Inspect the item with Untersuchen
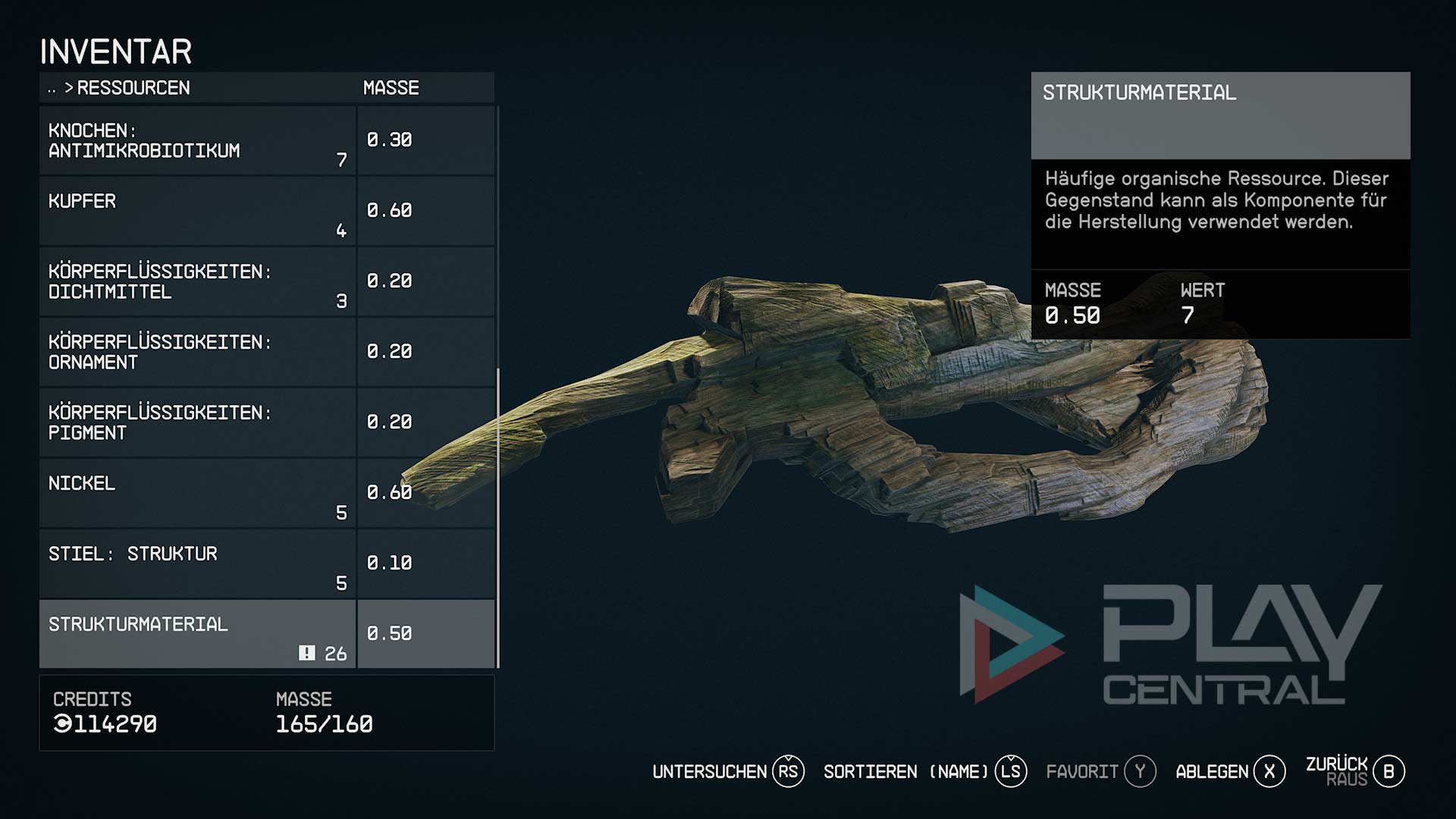The image size is (1456, 819). click(727, 772)
